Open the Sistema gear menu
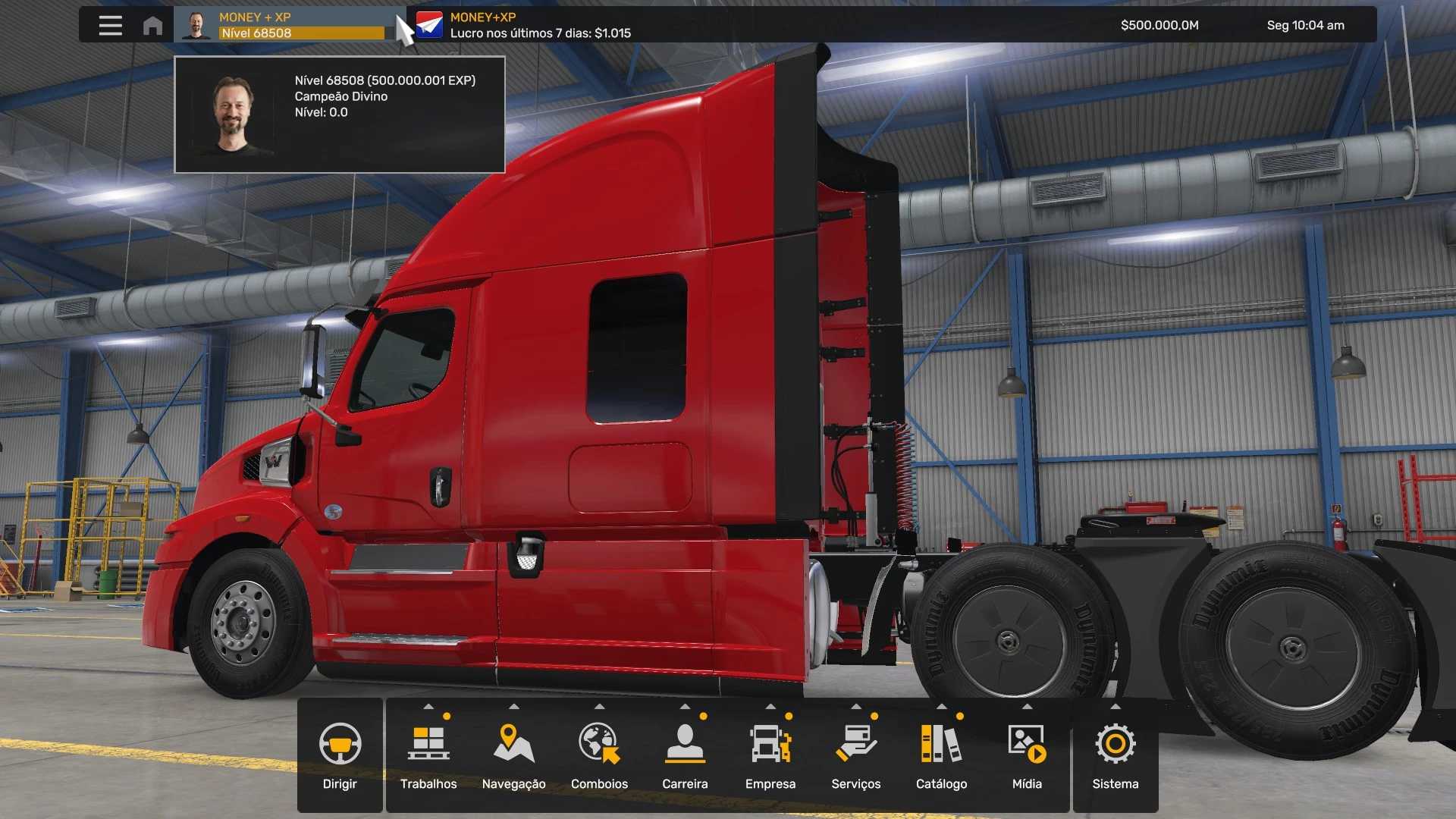 click(x=1116, y=755)
